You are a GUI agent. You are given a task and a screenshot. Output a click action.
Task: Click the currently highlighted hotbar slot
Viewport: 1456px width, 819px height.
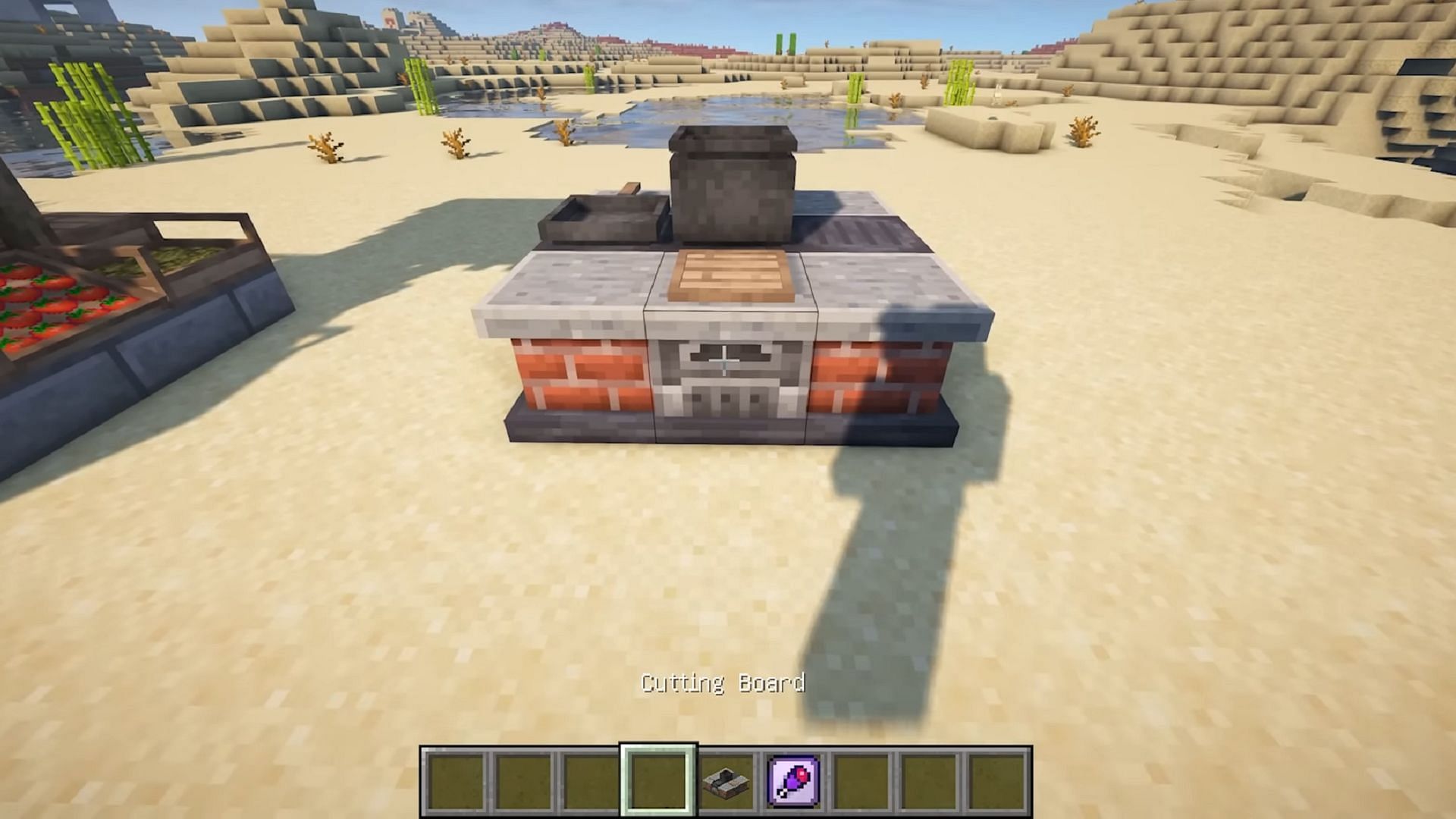click(660, 781)
